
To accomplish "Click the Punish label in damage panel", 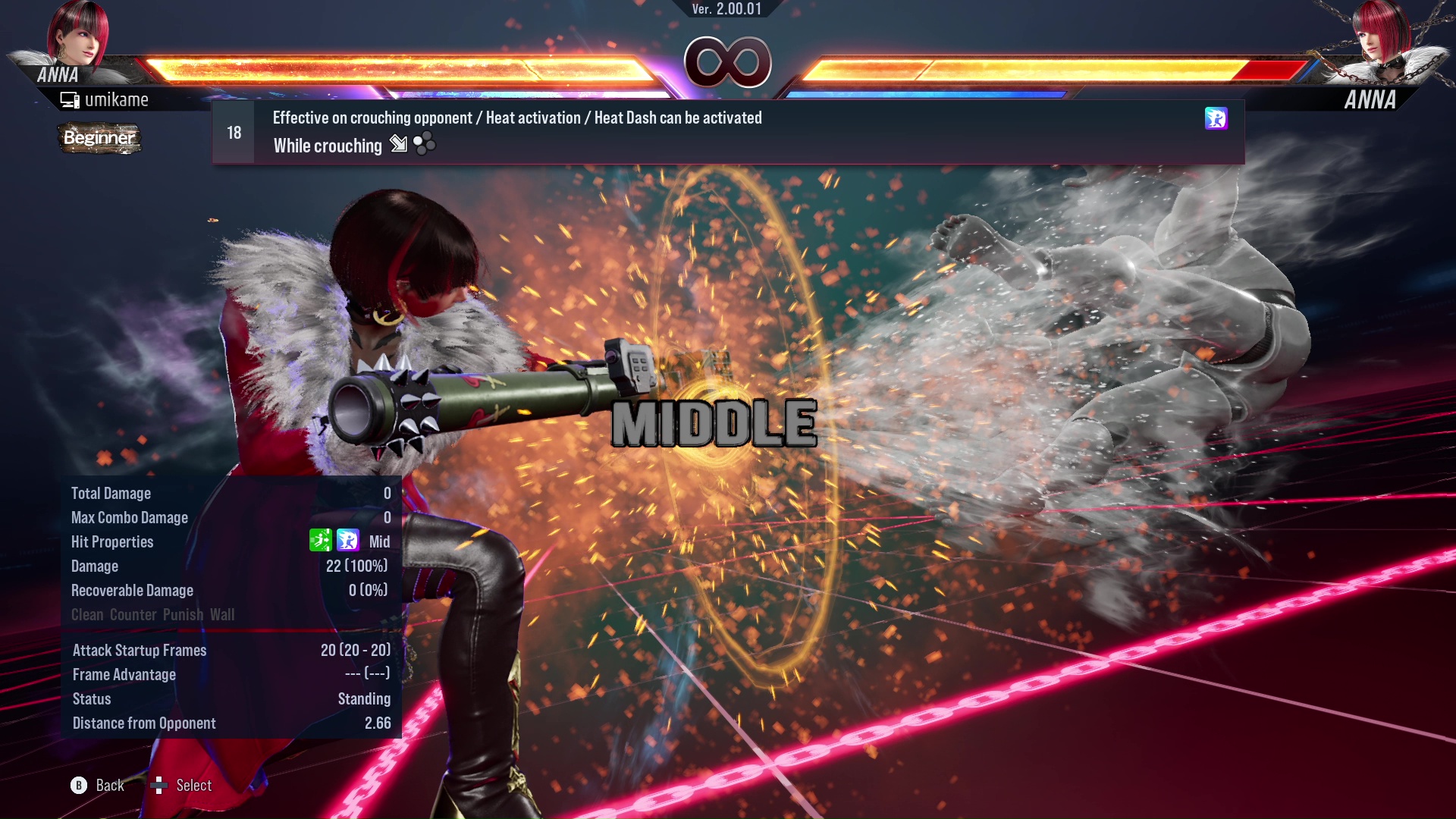I will (184, 615).
